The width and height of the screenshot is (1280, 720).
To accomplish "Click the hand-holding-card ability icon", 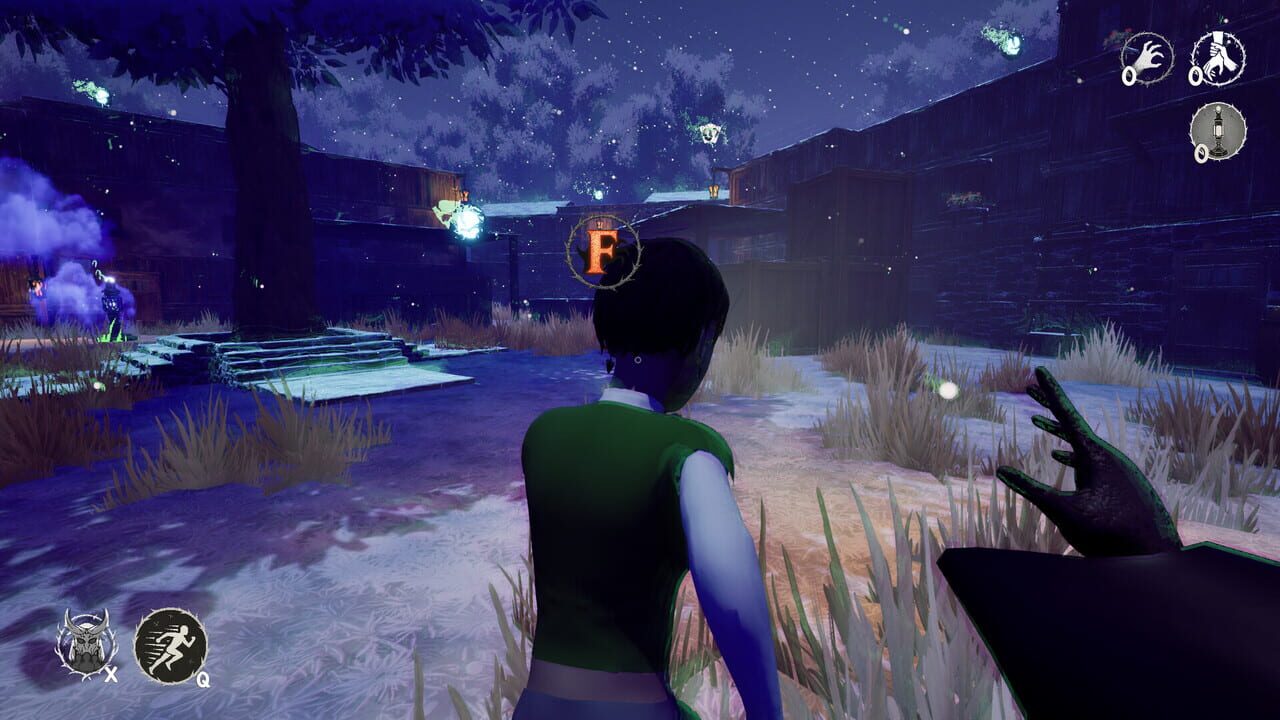I will pos(1218,56).
